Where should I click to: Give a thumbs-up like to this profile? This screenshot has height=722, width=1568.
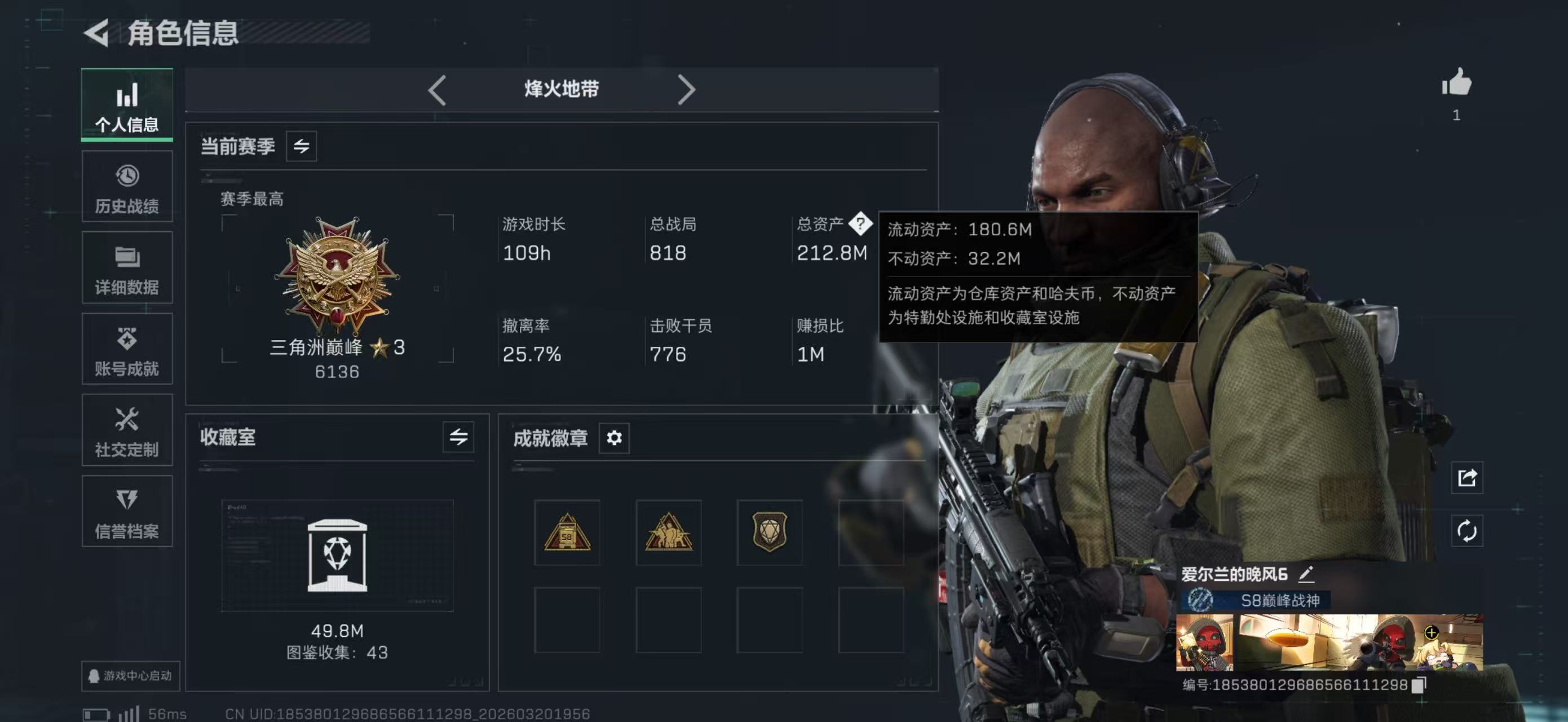pos(1456,83)
